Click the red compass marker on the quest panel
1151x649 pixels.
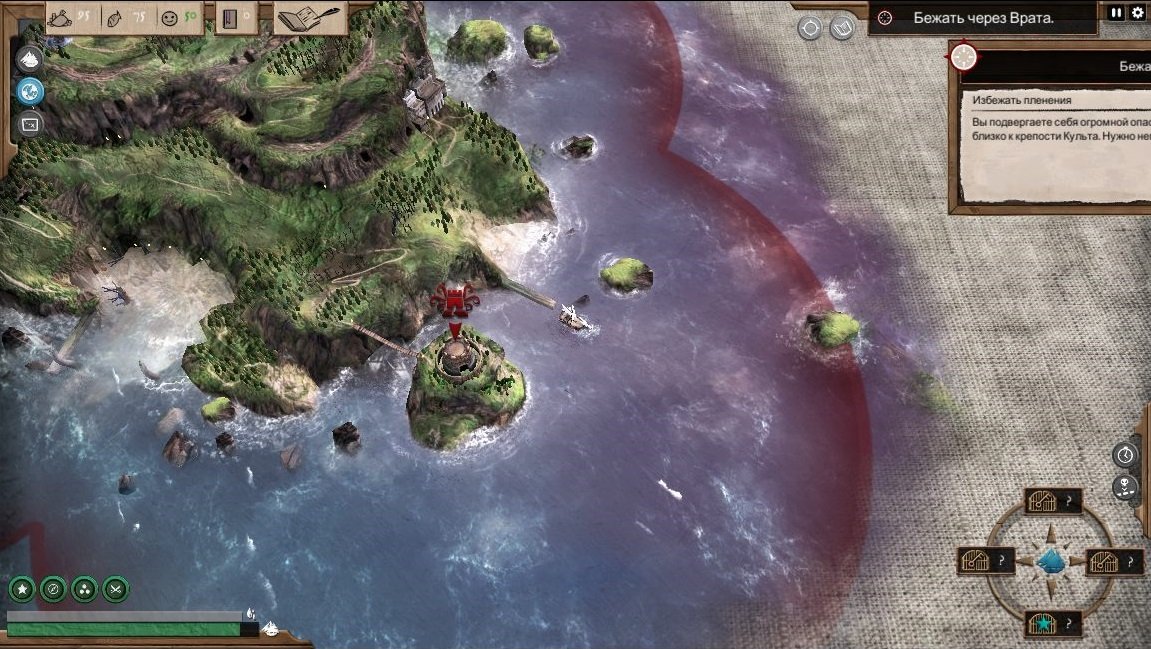(x=964, y=57)
